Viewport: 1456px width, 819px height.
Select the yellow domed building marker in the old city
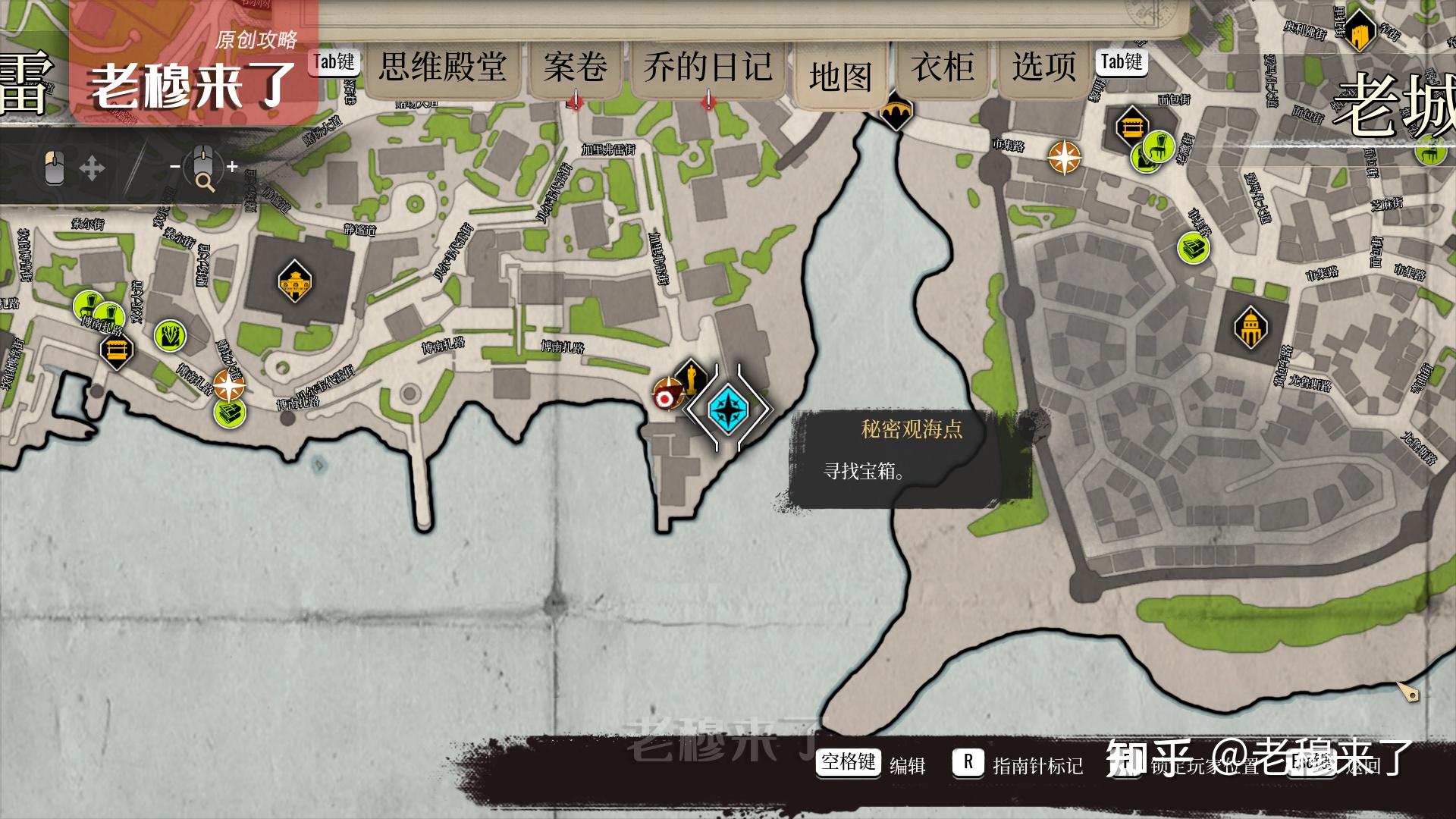point(1250,328)
